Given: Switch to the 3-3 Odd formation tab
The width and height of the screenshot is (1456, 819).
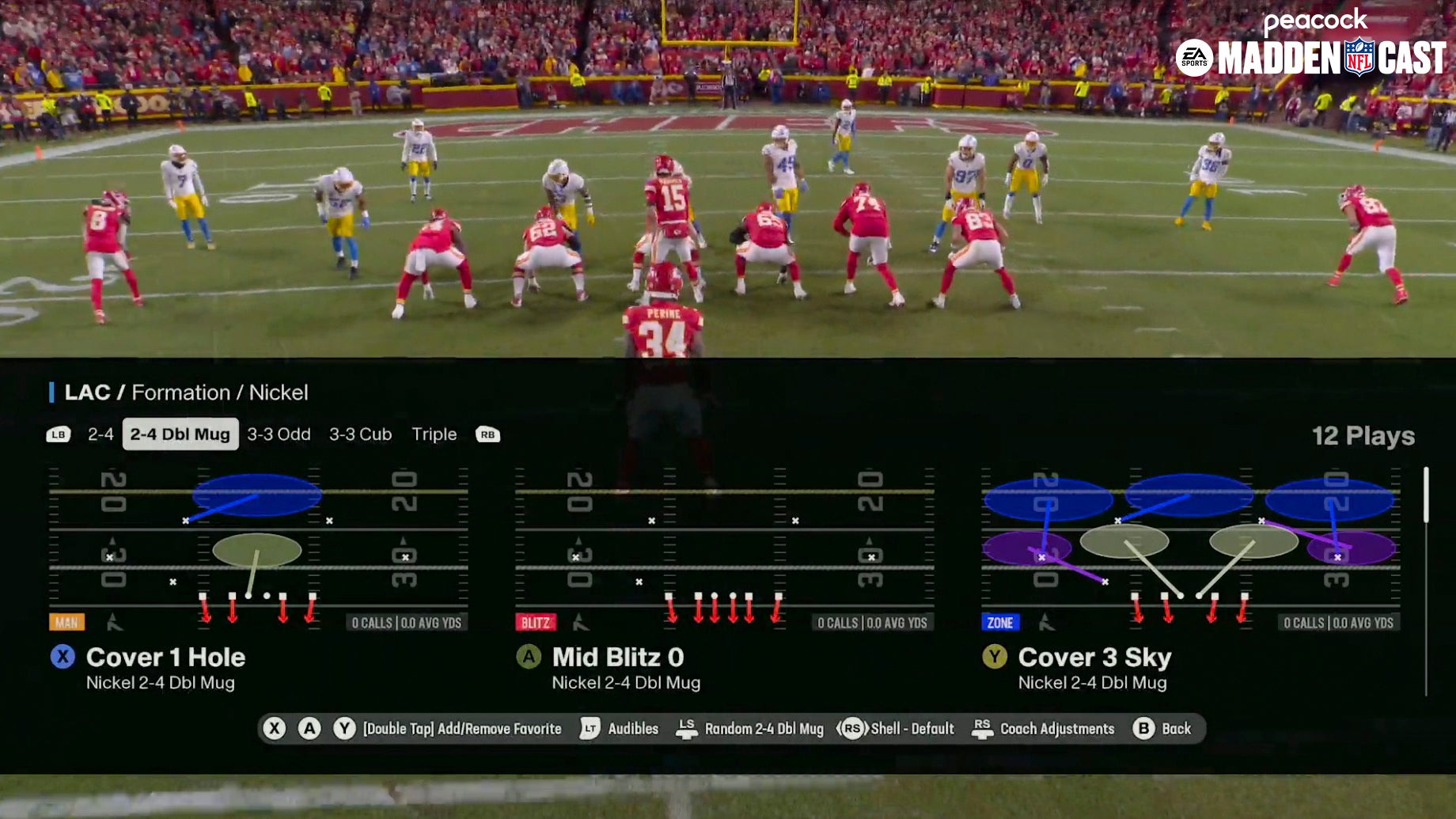Looking at the screenshot, I should [x=279, y=434].
